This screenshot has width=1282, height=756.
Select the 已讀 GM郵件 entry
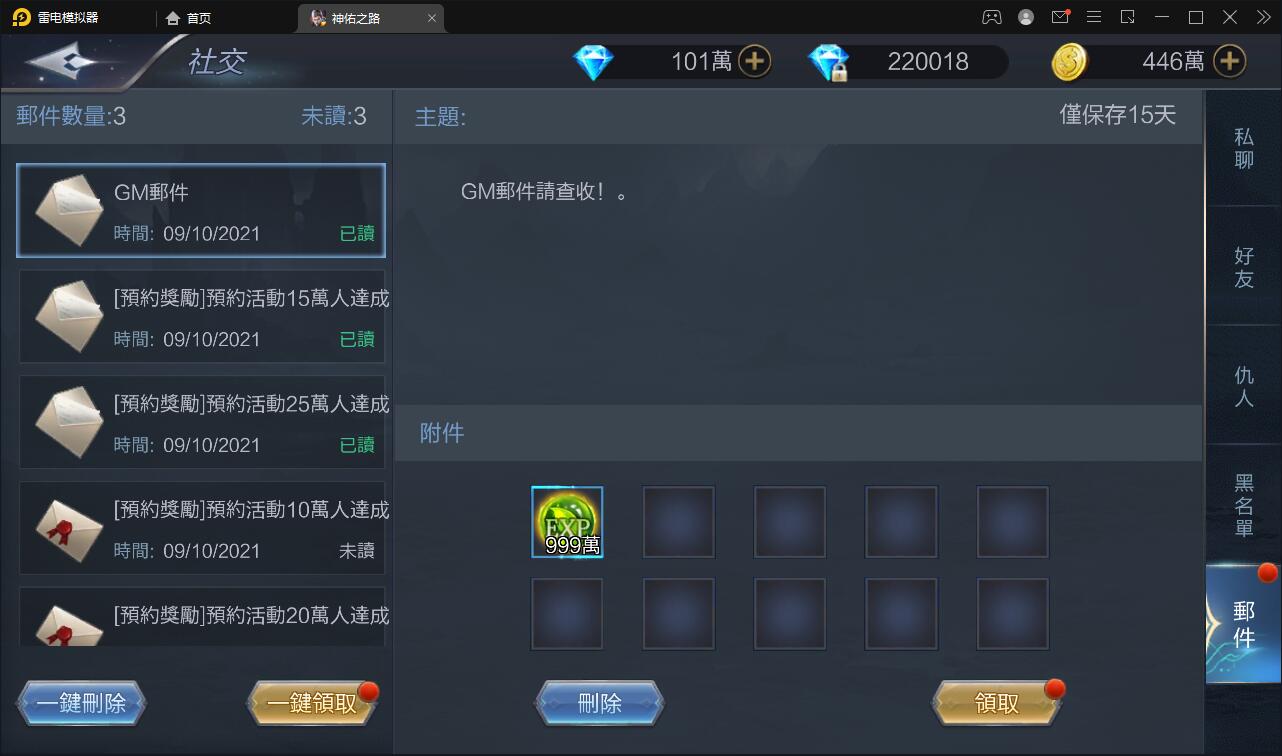click(200, 210)
